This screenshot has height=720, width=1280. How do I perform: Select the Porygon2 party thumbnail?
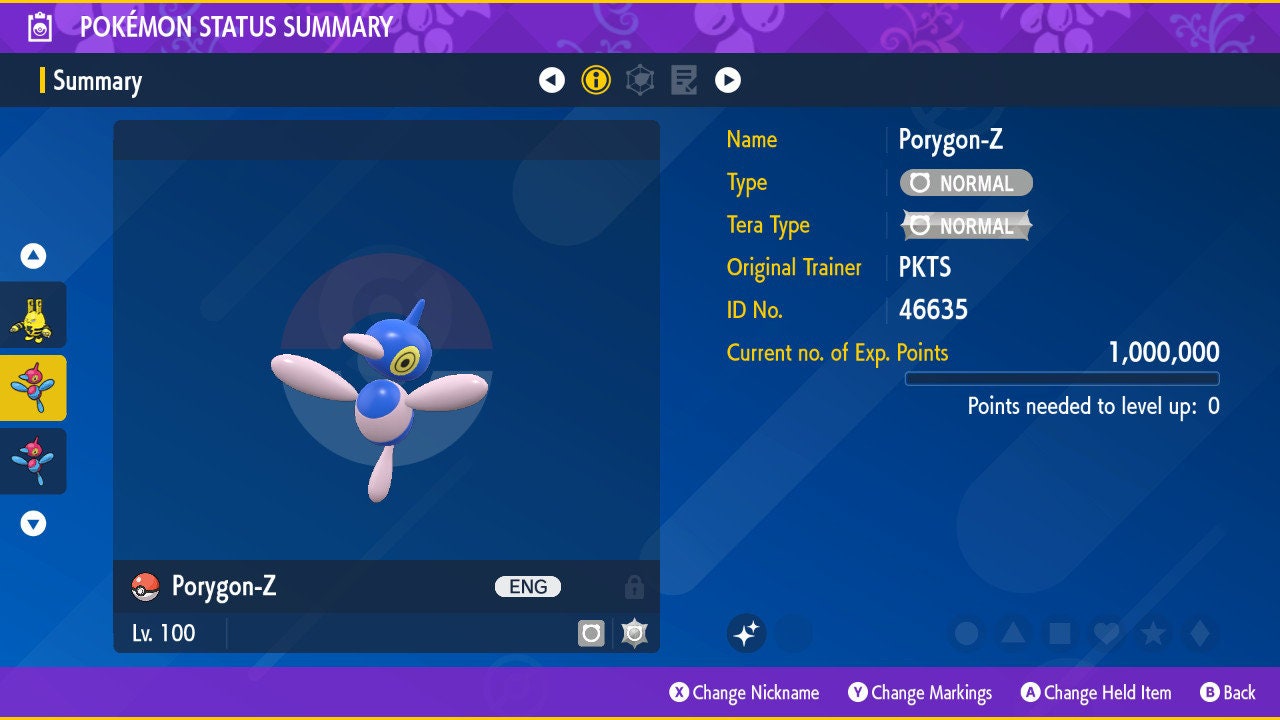pyautogui.click(x=33, y=461)
